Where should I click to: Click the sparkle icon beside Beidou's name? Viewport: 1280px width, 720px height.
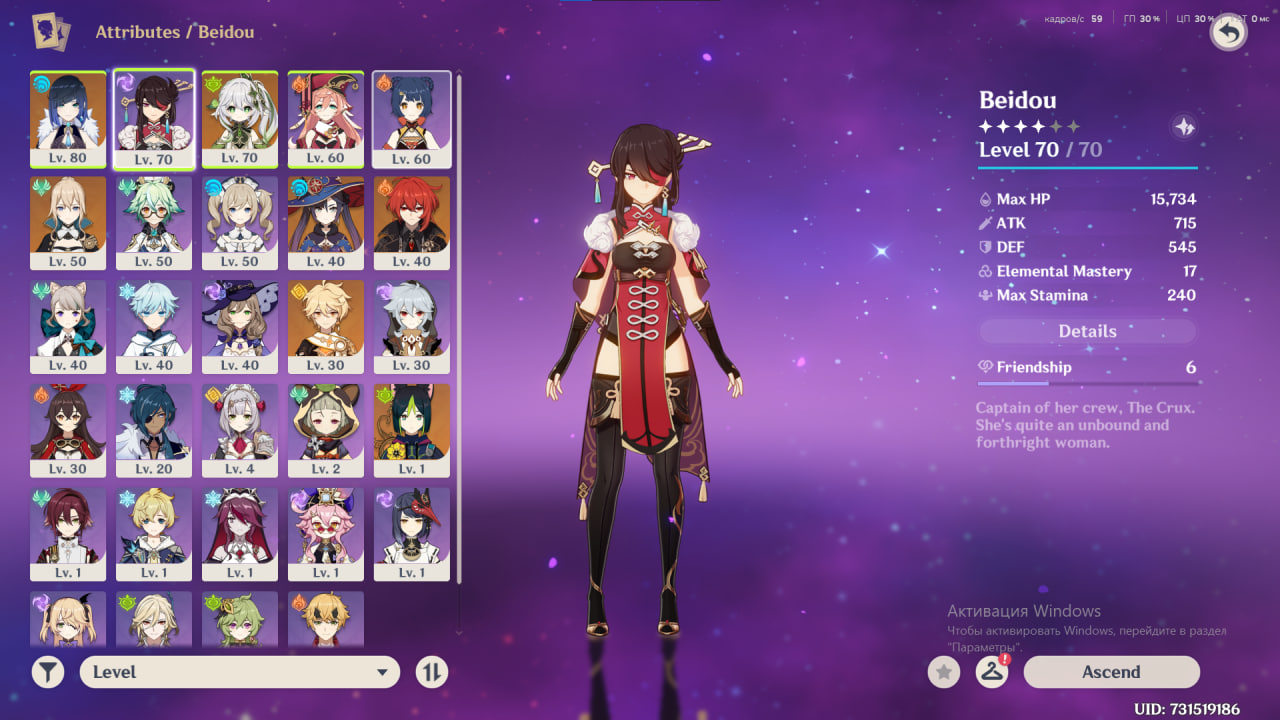tap(1184, 127)
